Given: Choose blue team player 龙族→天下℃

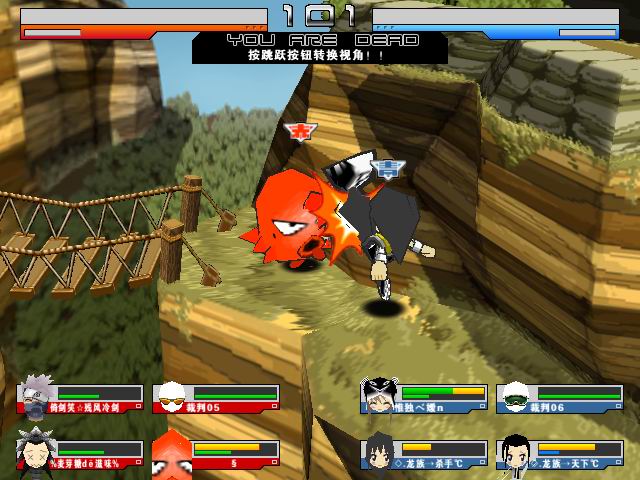Looking at the screenshot, I should click(x=559, y=453).
